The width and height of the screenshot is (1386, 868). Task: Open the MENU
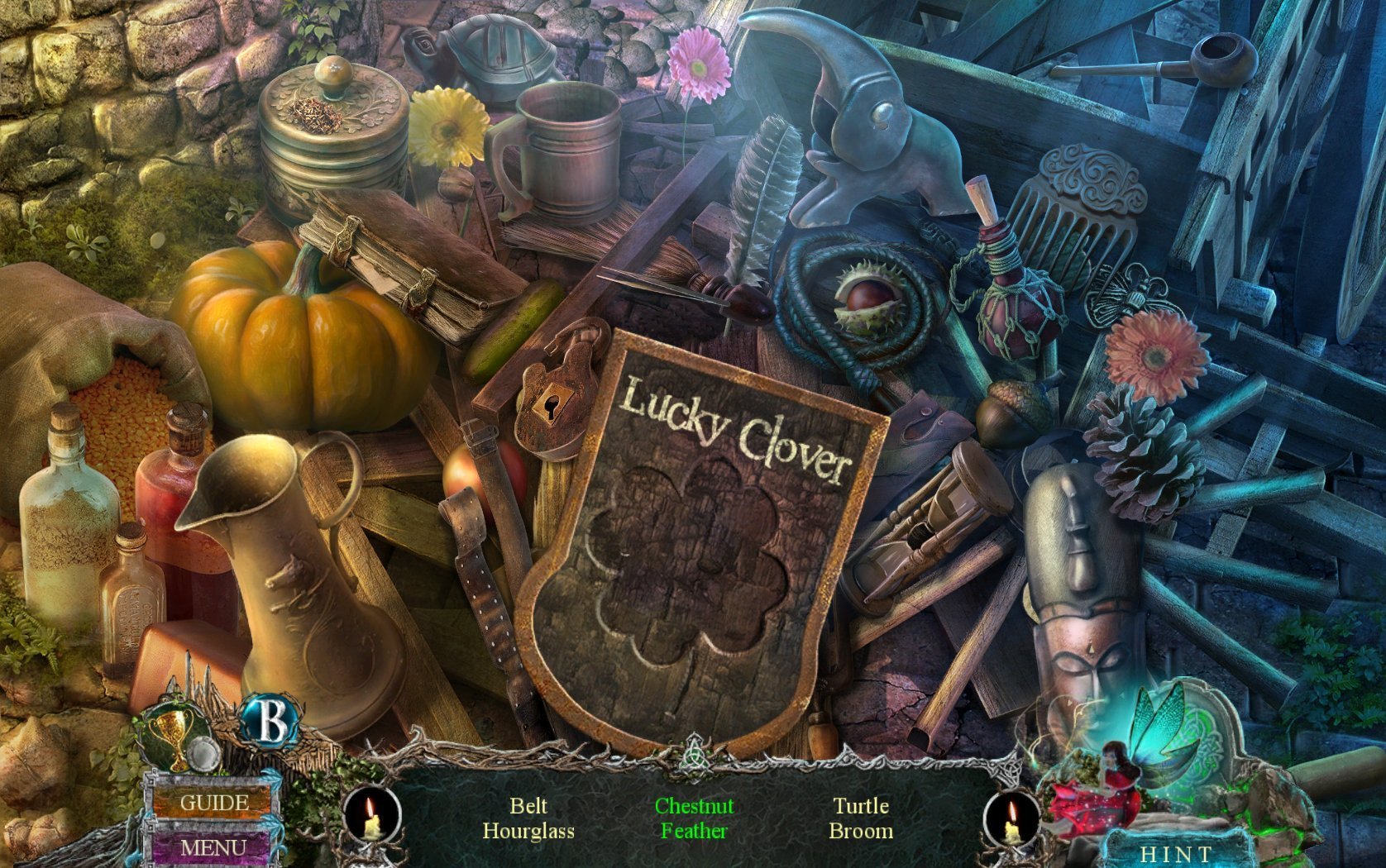tap(213, 847)
